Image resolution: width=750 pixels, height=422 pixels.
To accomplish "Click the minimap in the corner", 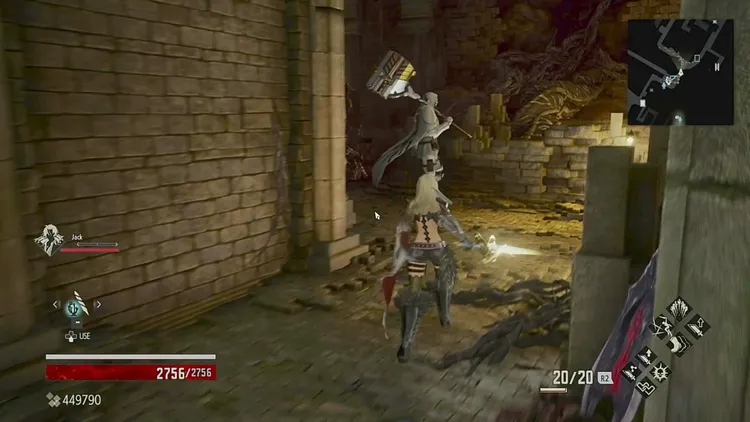I will (x=680, y=71).
